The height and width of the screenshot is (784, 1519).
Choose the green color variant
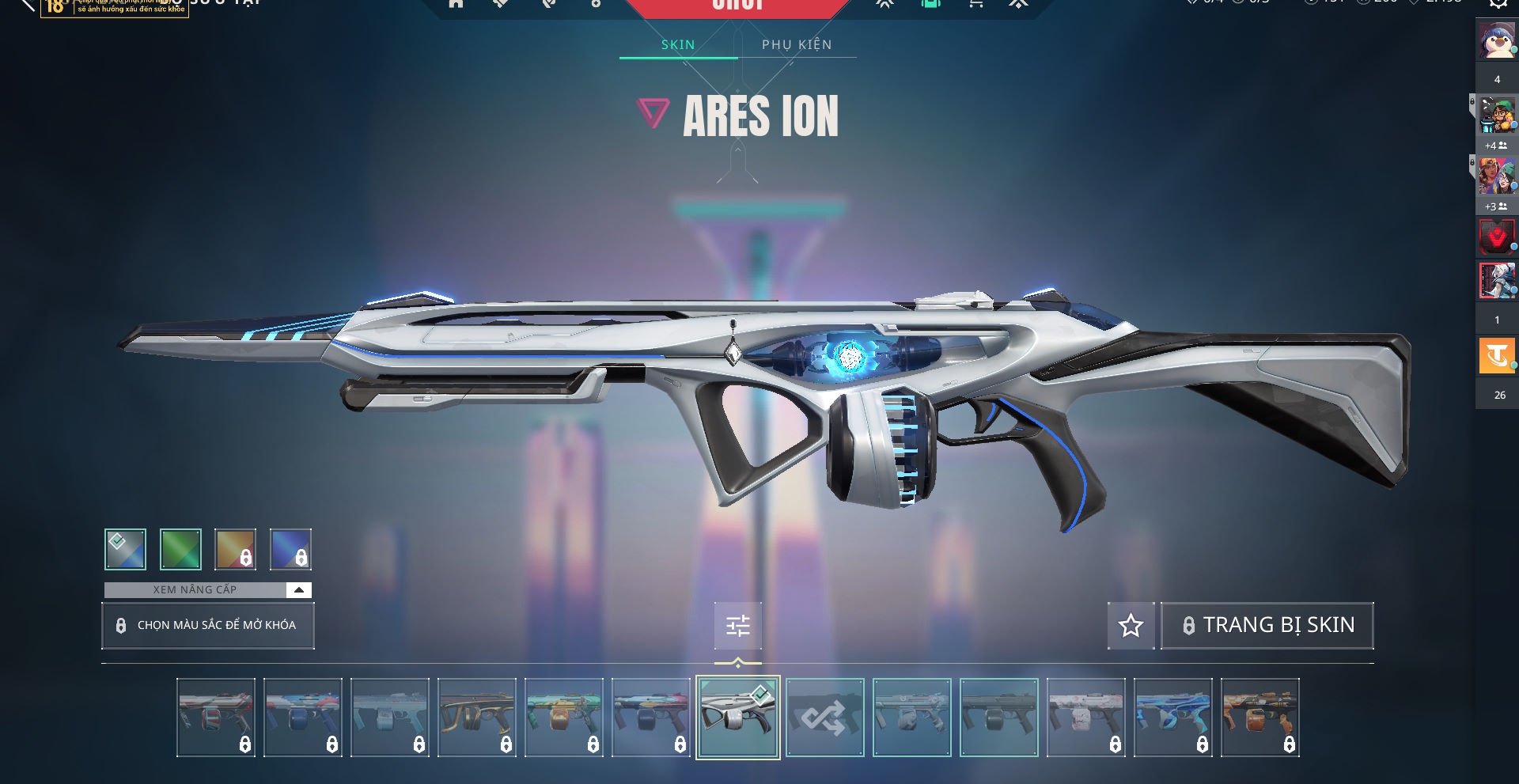point(180,549)
